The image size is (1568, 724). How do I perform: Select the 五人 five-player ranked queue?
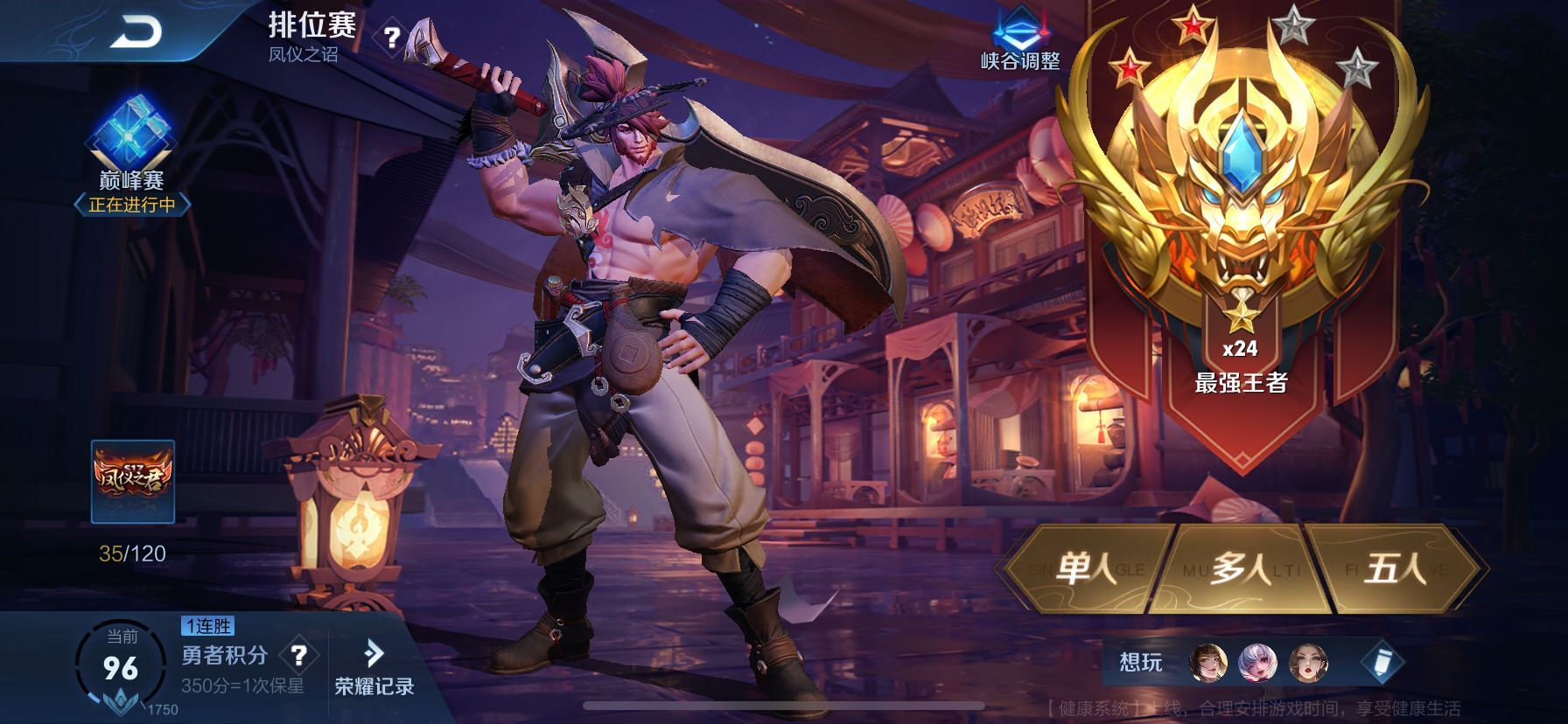1395,569
